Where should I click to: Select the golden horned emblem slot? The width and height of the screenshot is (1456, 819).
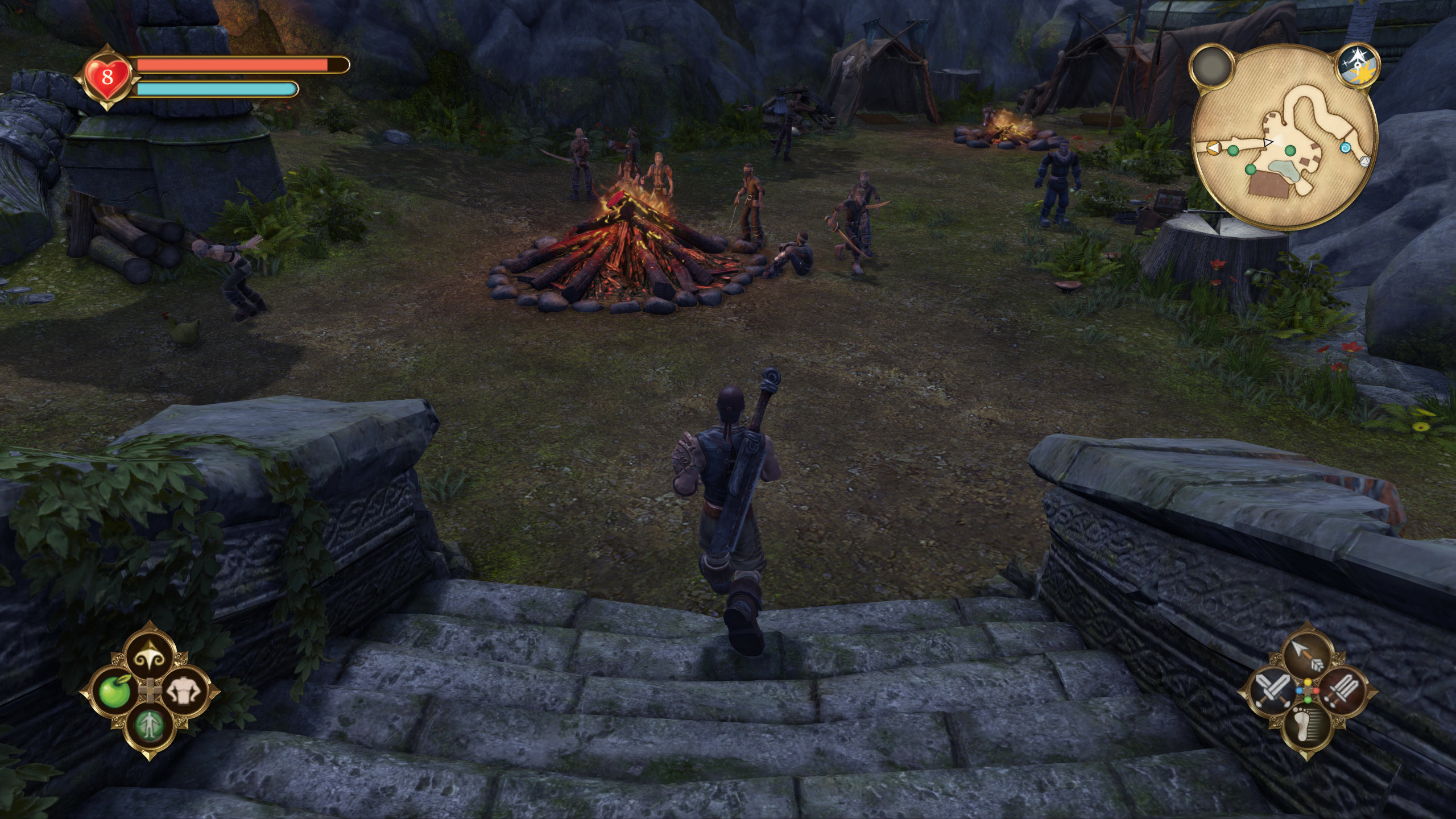(150, 658)
